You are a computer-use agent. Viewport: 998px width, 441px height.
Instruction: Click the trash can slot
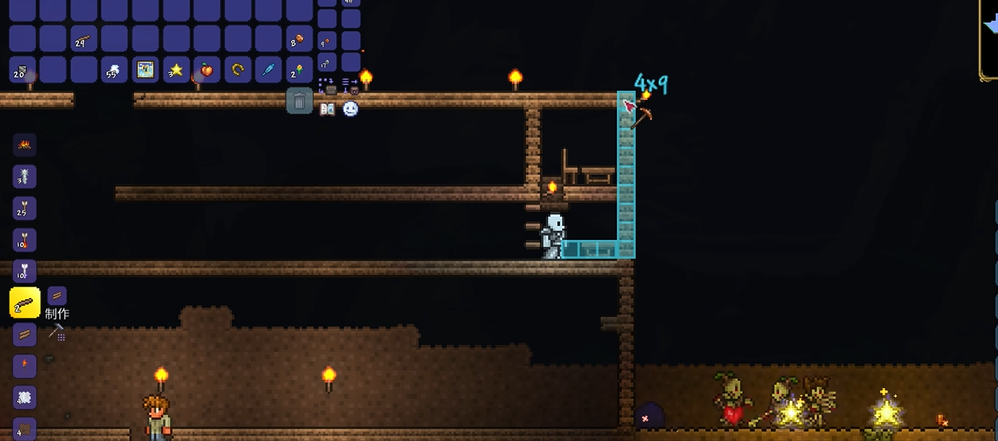[x=299, y=100]
